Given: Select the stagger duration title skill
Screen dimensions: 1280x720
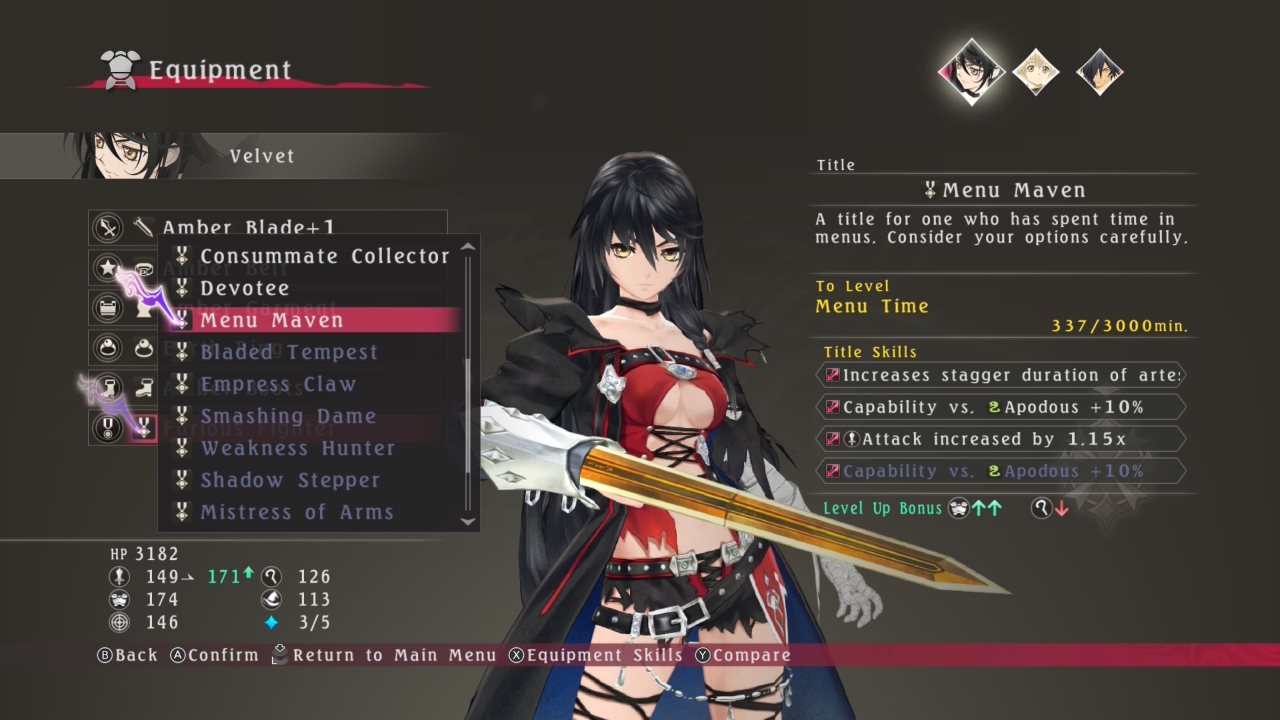Looking at the screenshot, I should [1001, 375].
